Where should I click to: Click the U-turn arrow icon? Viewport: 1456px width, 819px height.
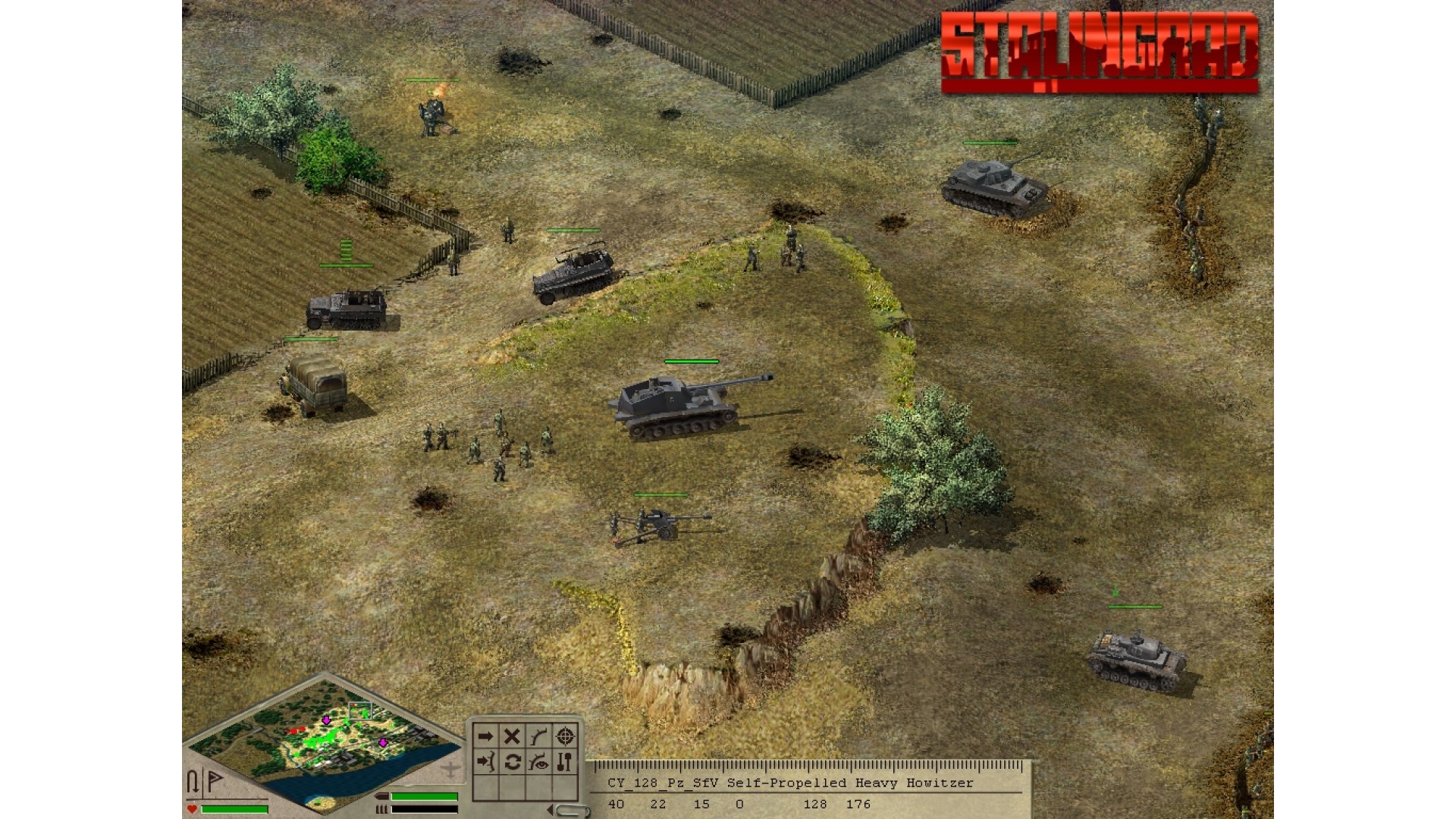pyautogui.click(x=193, y=781)
